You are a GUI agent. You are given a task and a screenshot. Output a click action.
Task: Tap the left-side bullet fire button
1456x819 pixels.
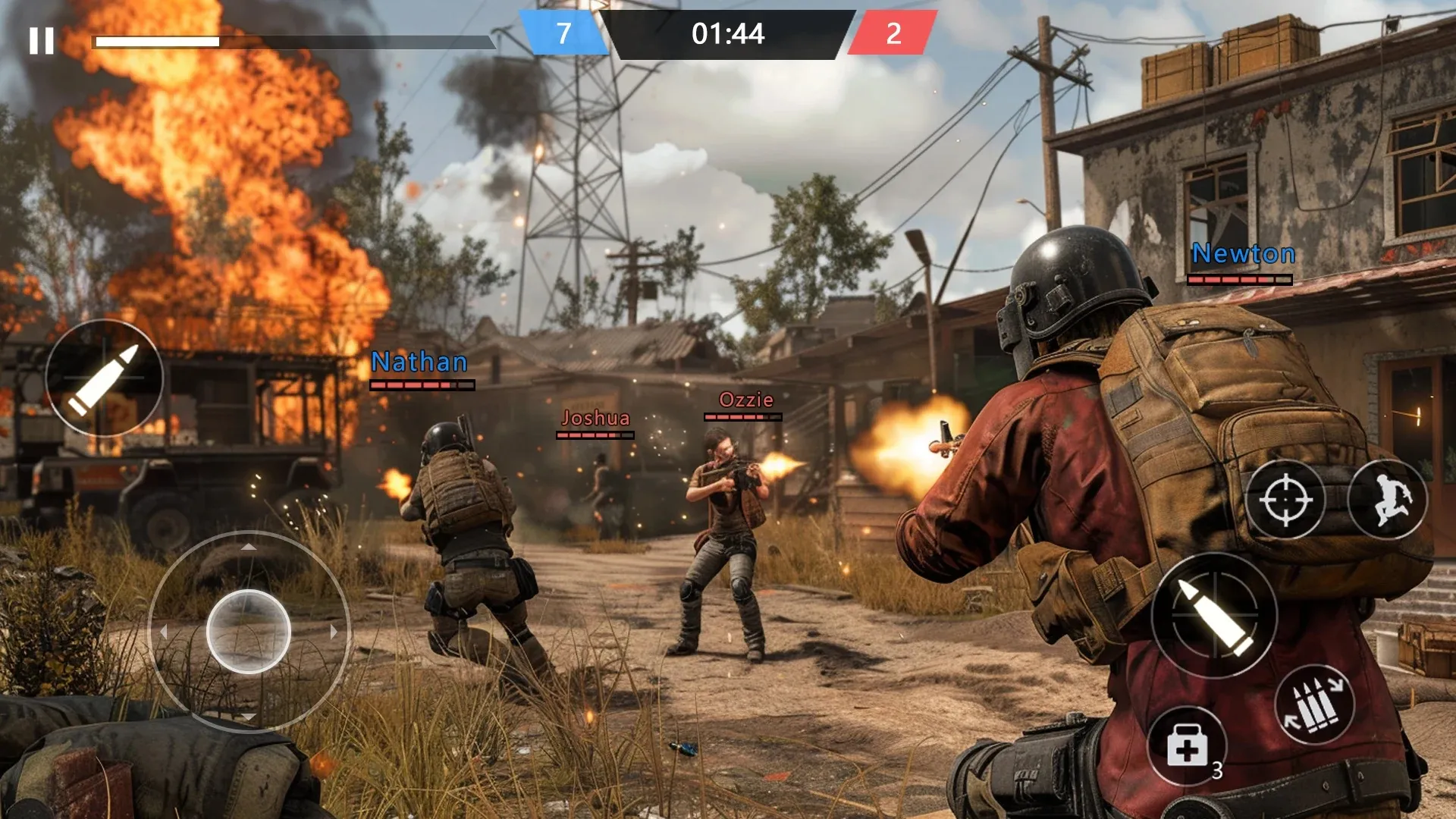pyautogui.click(x=104, y=378)
